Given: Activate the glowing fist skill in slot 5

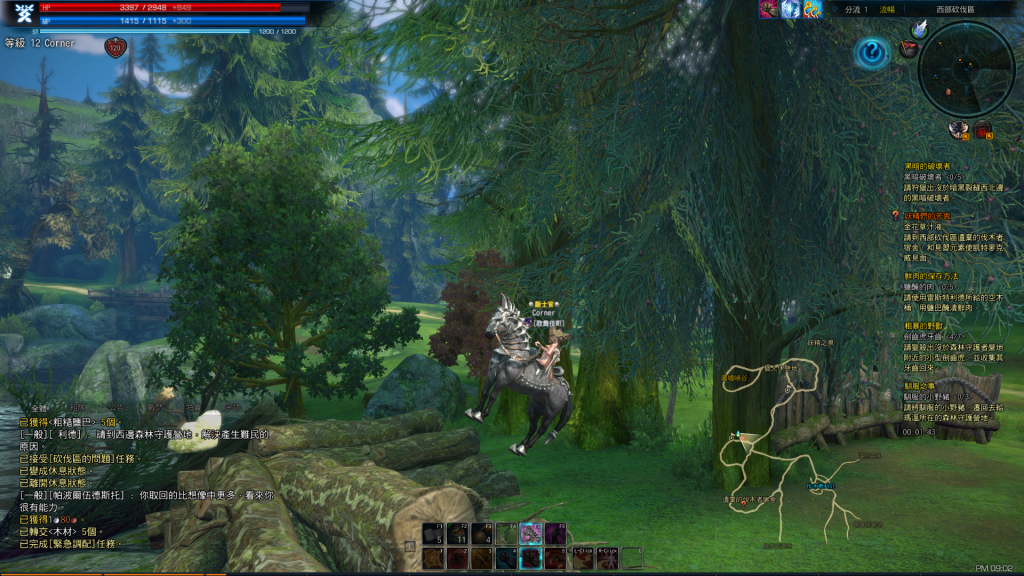Looking at the screenshot, I should pyautogui.click(x=529, y=558).
